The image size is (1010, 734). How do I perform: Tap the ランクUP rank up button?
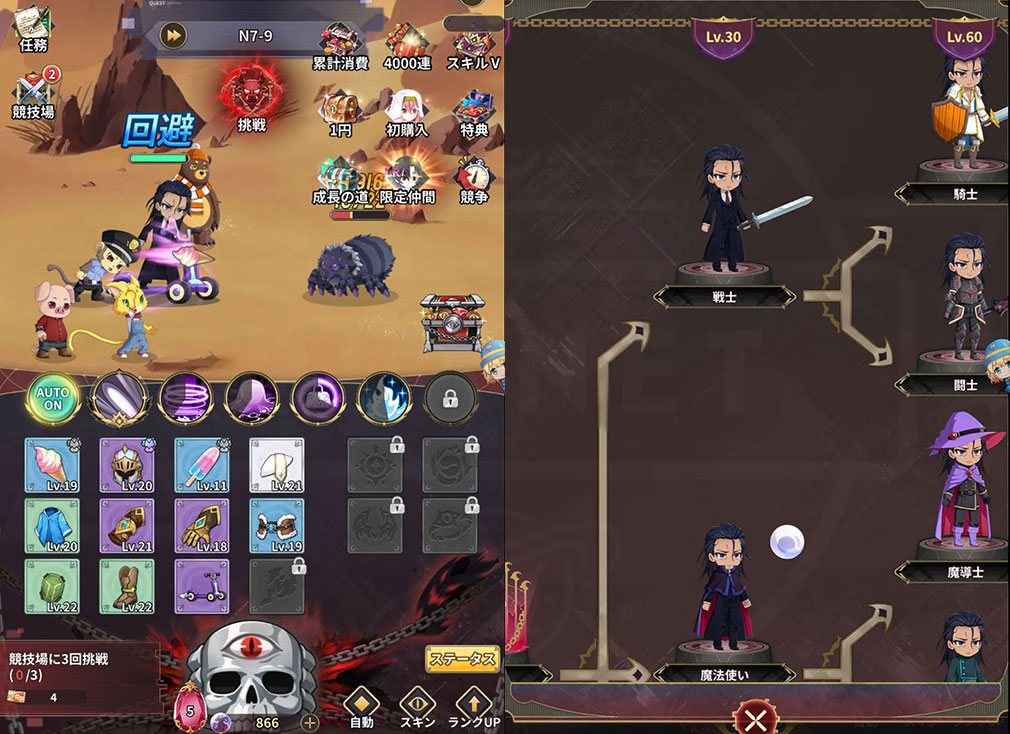(473, 707)
